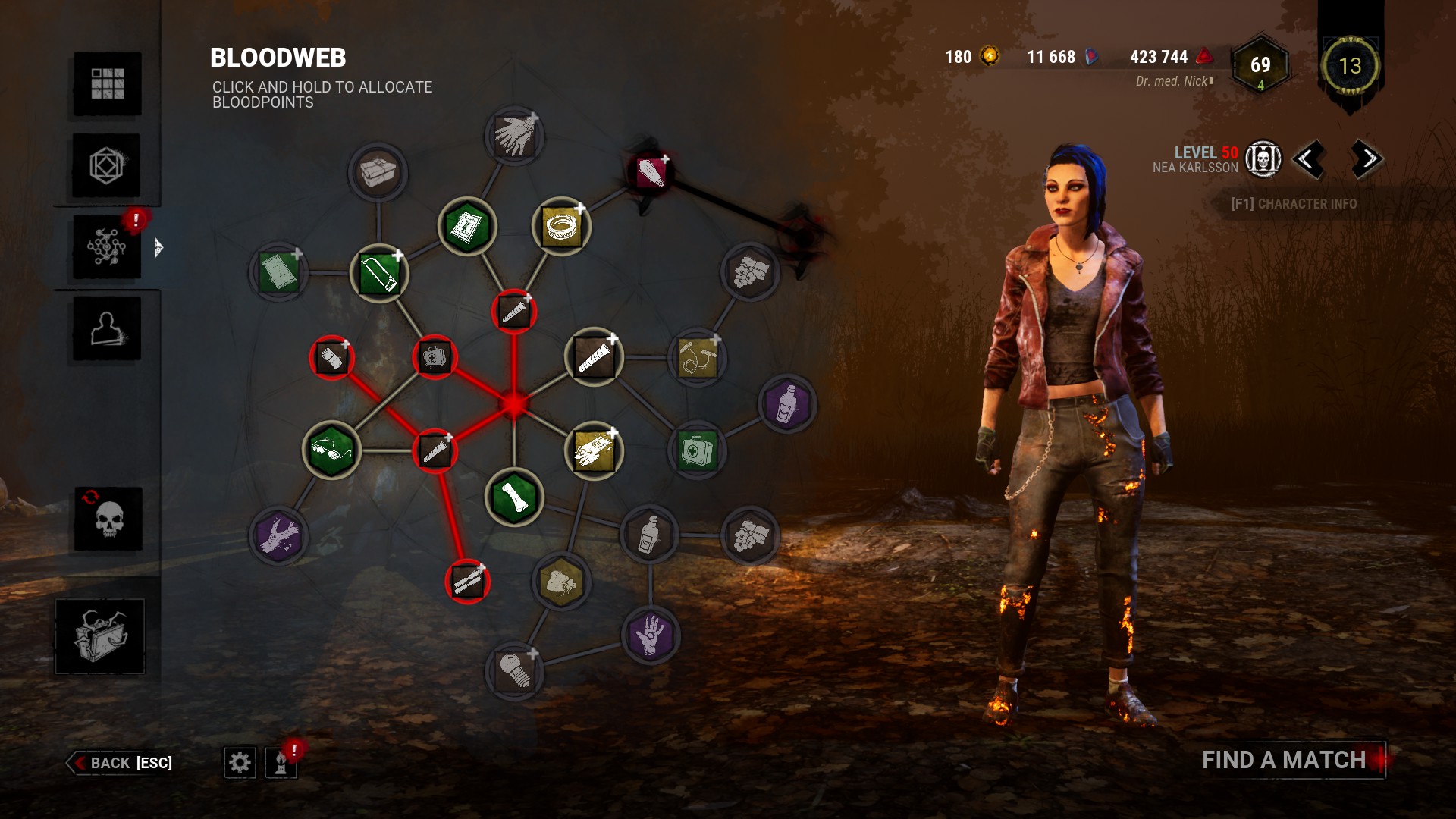The height and width of the screenshot is (819, 1456).
Task: Click the red event notification flame icon
Action: click(280, 763)
